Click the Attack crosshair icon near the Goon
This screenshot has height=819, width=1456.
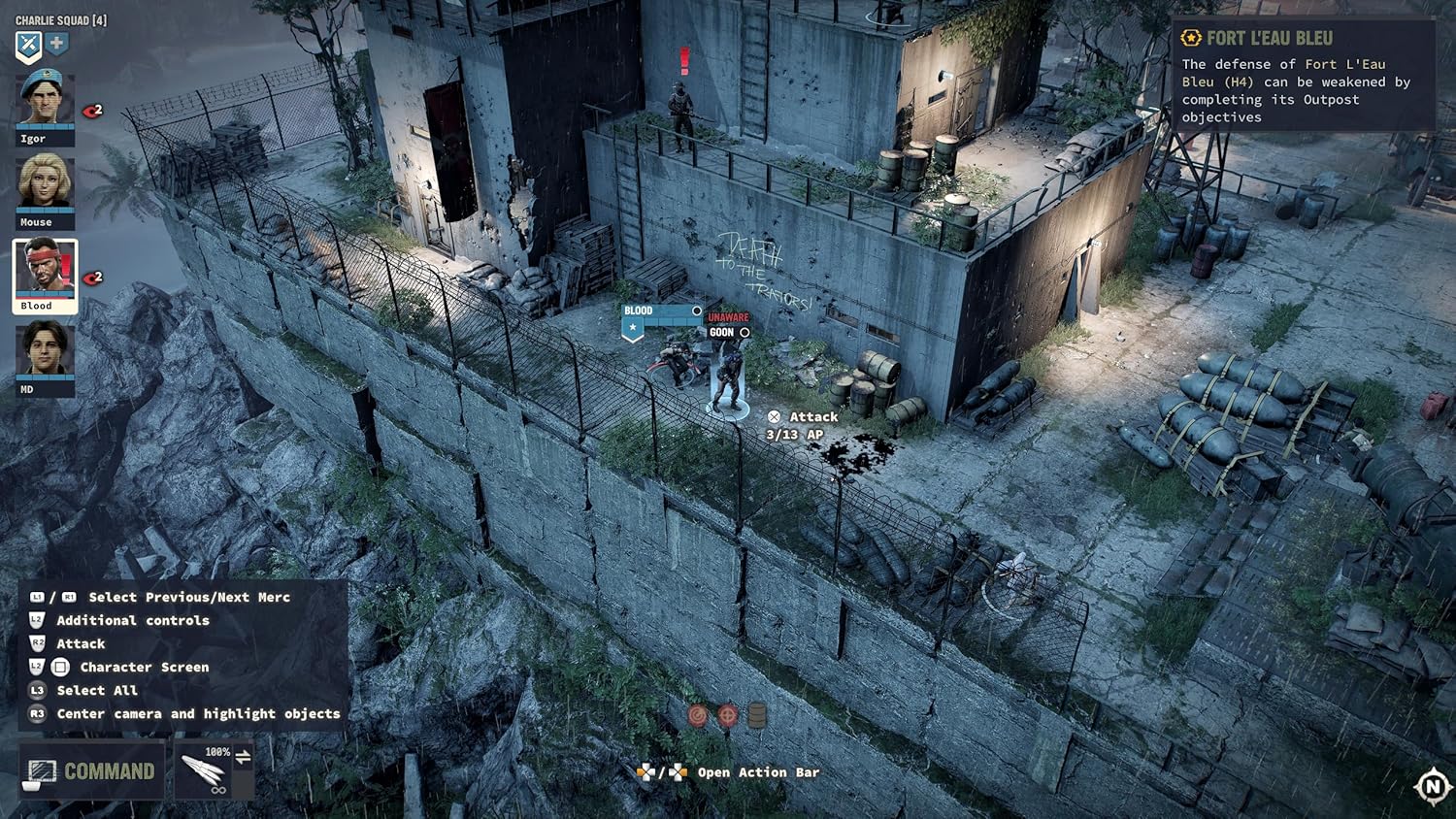pos(774,416)
